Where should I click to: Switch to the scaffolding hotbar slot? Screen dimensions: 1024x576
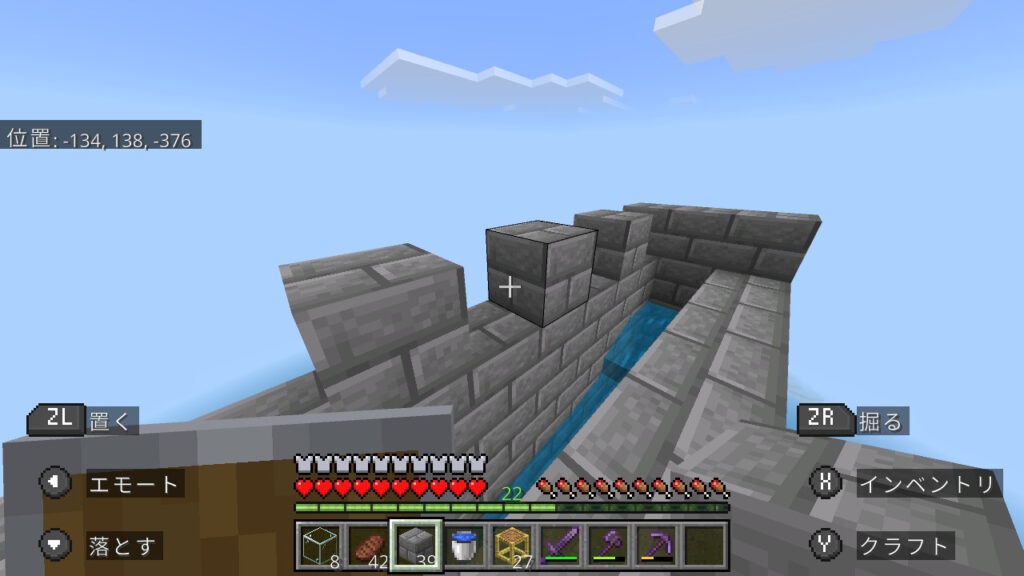(x=510, y=545)
